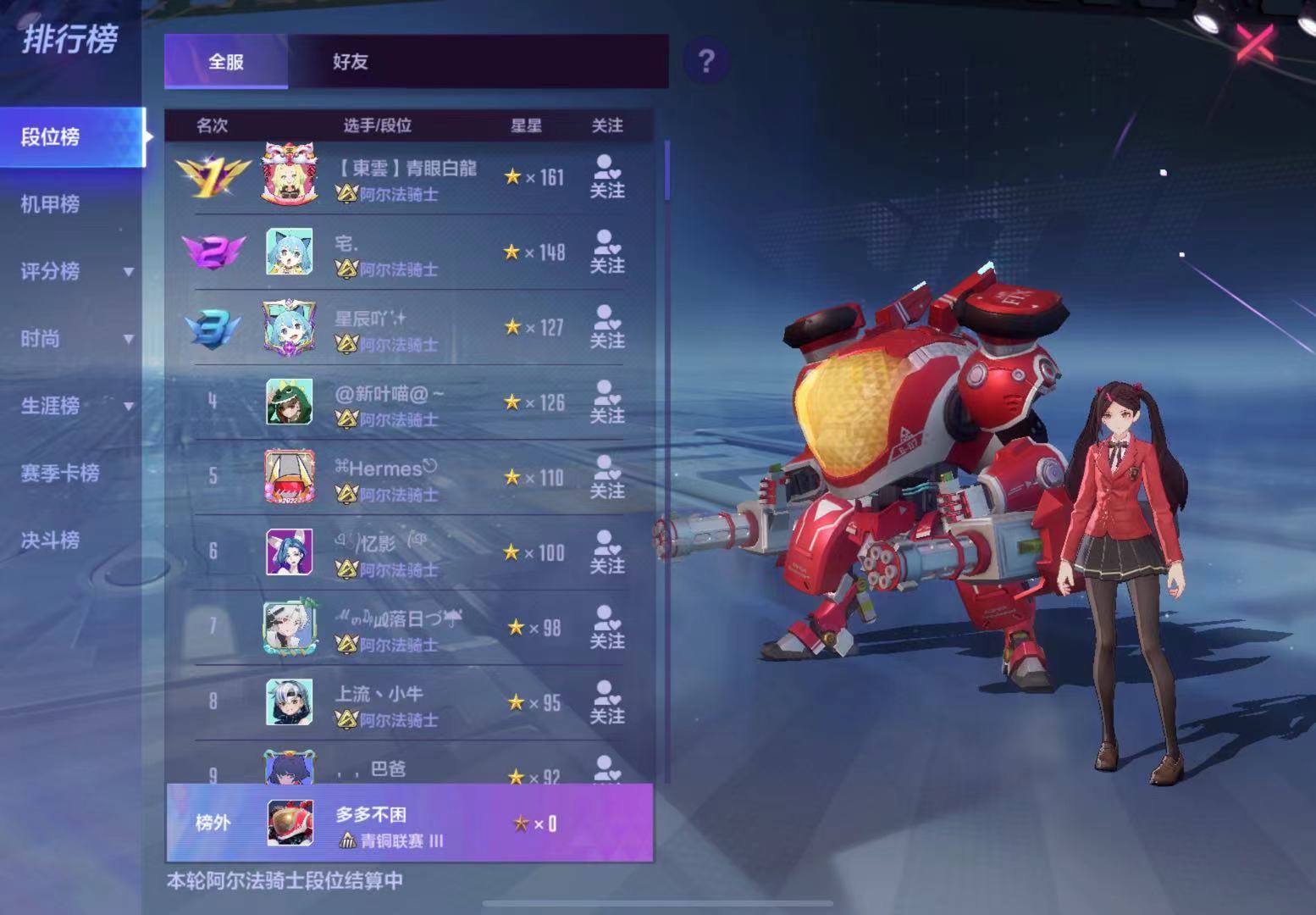Switch to the 全服 tab
This screenshot has width=1316, height=915.
[226, 62]
